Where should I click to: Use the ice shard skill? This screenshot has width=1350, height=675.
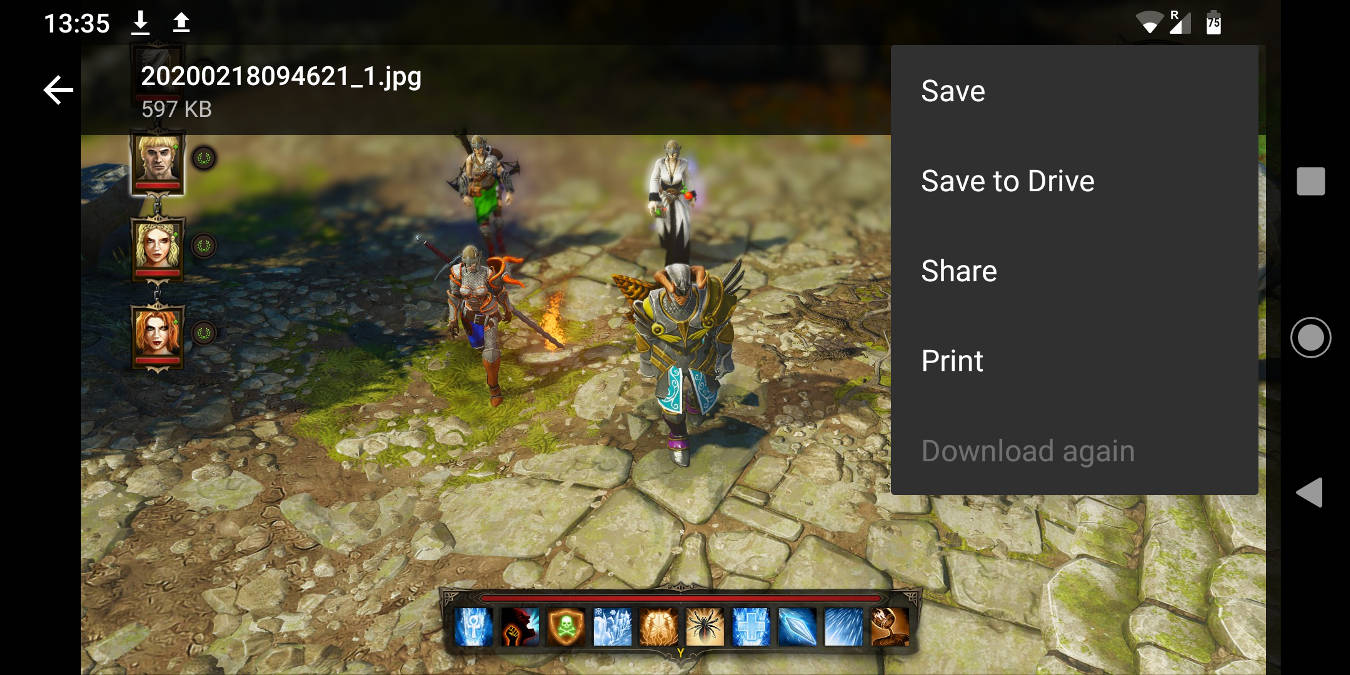pos(797,627)
